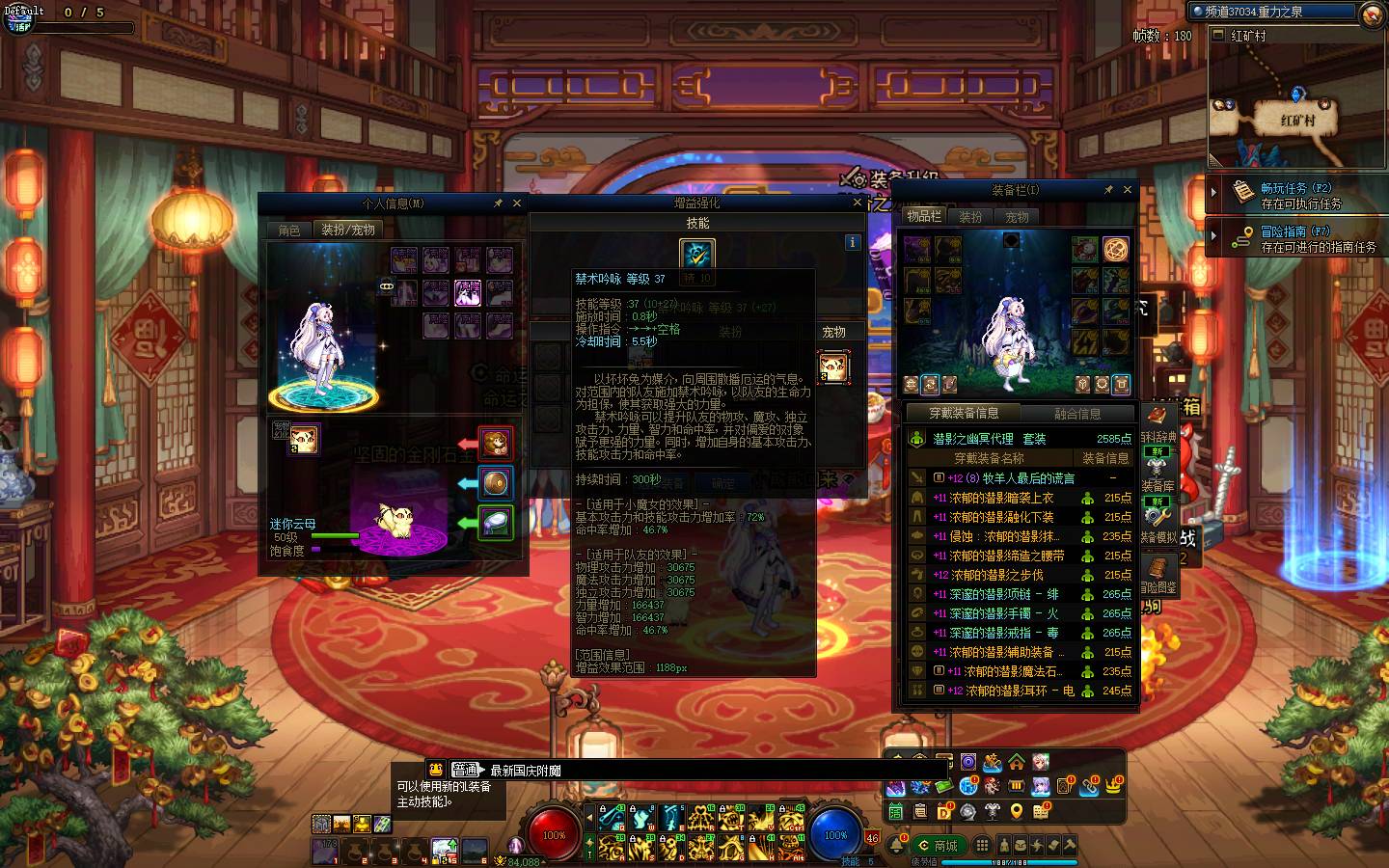The width and height of the screenshot is (1389, 868).
Task: Open the 商城 shop
Action: [940, 846]
